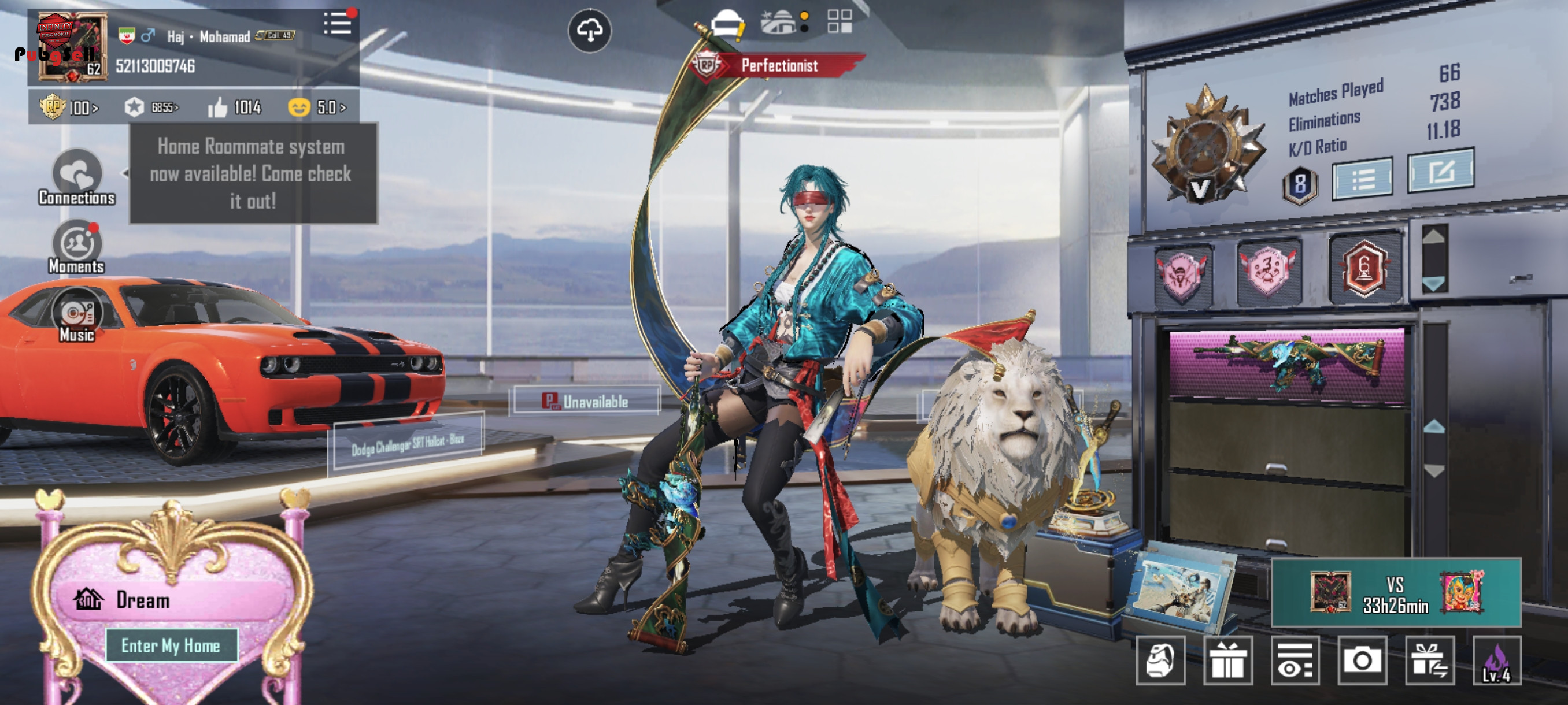This screenshot has width=1568, height=705.
Task: Tap the camera screenshot button
Action: (x=1362, y=661)
